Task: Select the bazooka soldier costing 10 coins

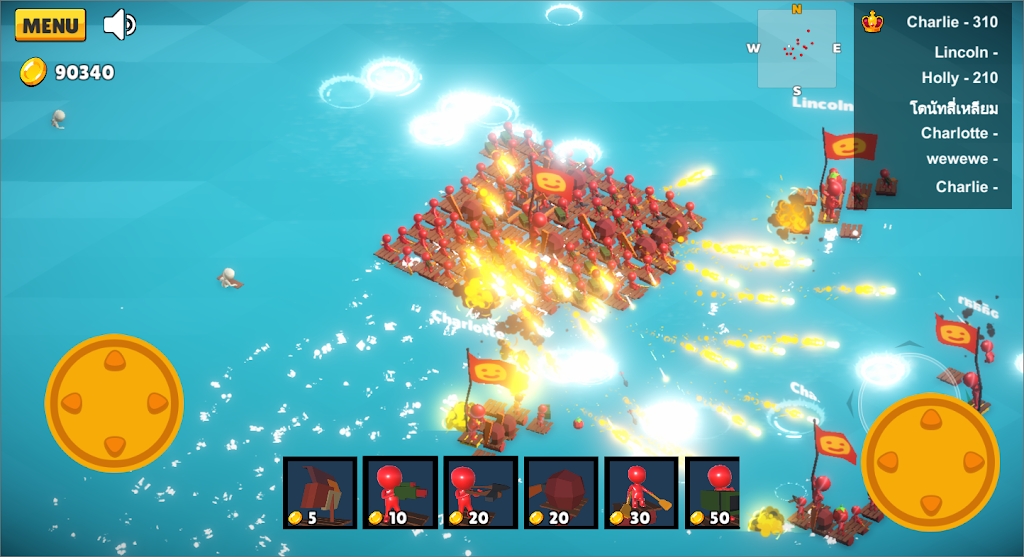Action: coord(400,492)
